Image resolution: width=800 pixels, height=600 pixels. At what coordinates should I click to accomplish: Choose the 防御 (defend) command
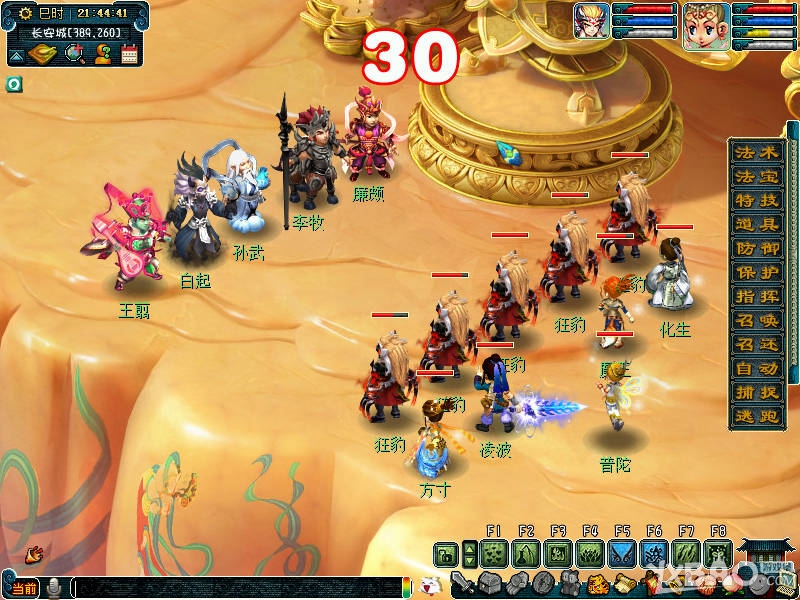tap(757, 248)
